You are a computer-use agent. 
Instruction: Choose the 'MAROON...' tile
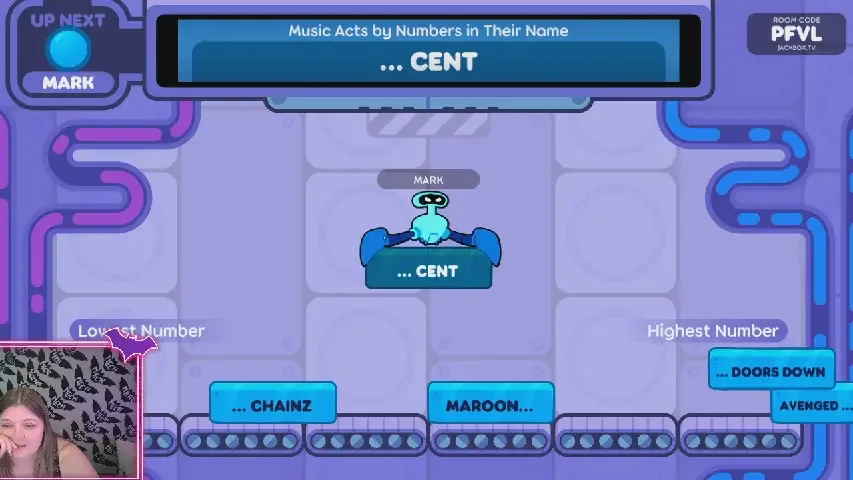[490, 405]
